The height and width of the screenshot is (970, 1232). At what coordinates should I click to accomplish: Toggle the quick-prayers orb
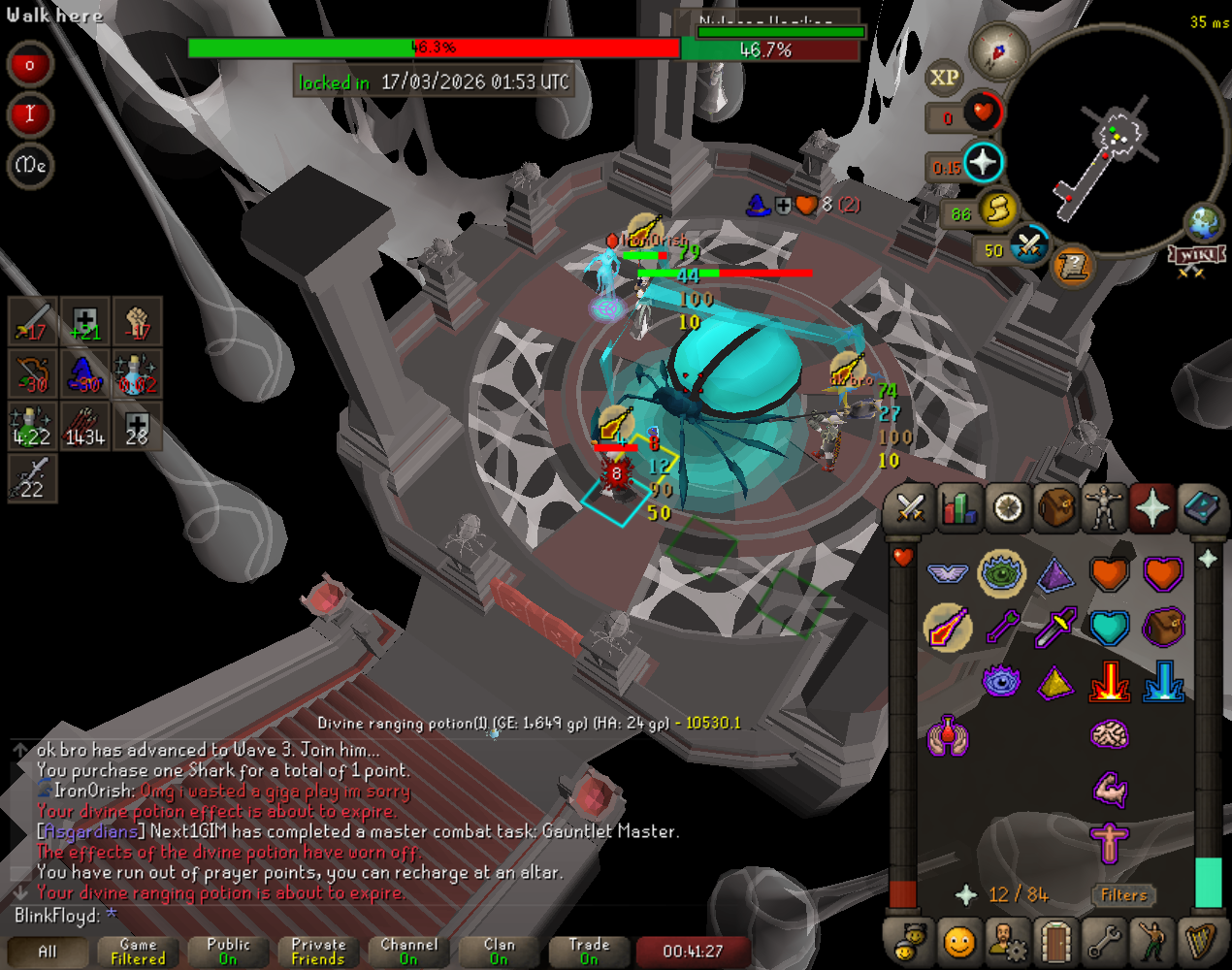point(982,163)
